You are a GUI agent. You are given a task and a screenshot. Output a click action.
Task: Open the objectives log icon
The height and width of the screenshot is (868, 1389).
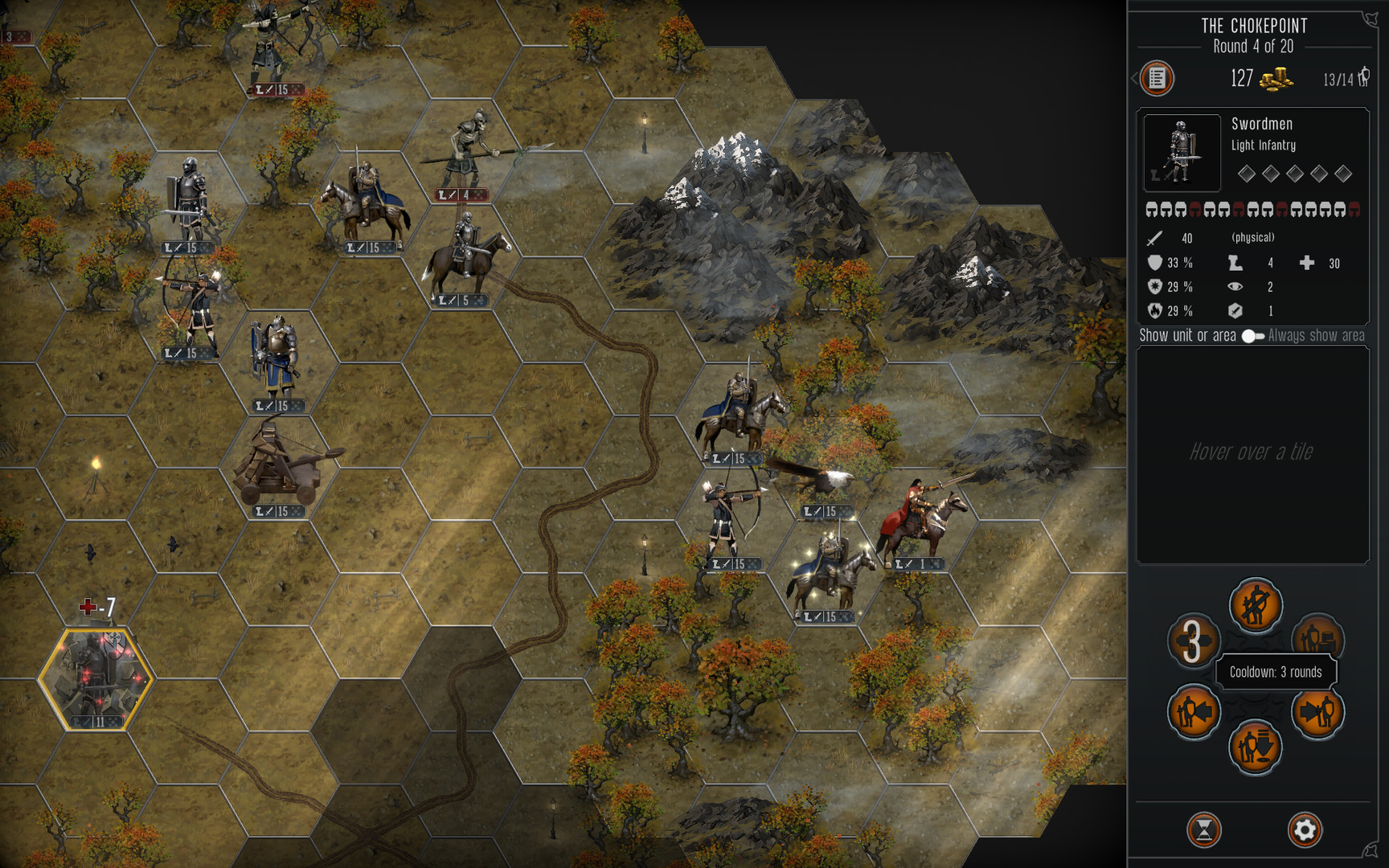[x=1157, y=79]
